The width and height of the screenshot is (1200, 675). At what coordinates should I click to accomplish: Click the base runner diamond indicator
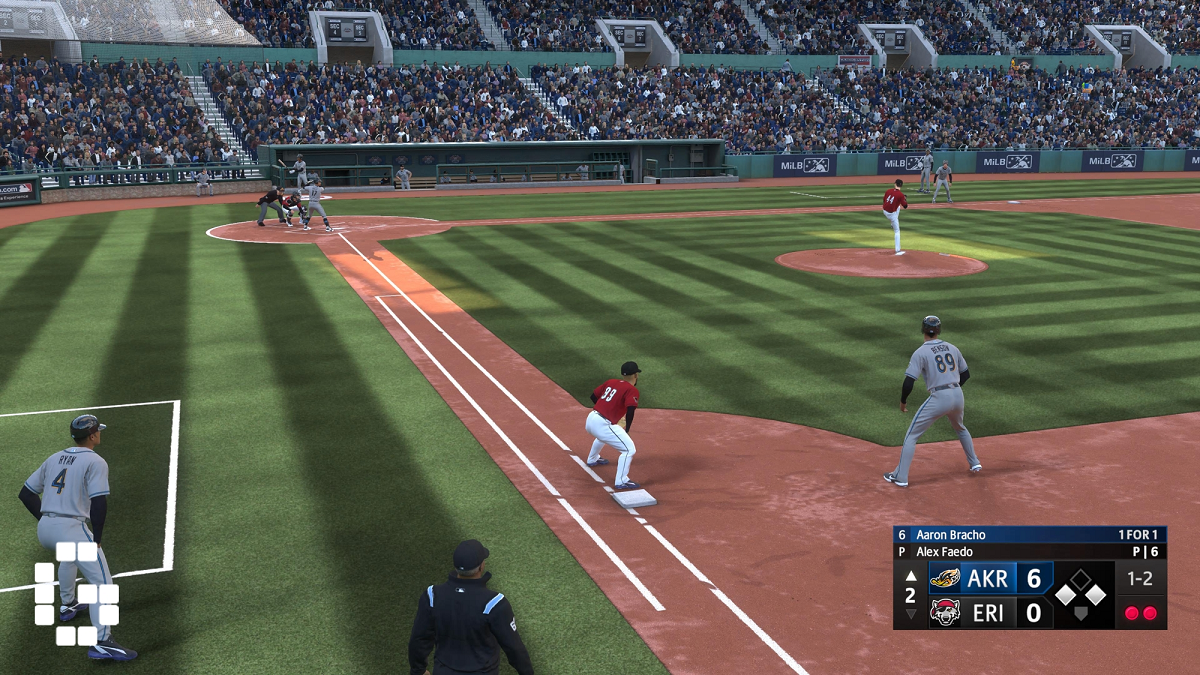coord(1081,594)
